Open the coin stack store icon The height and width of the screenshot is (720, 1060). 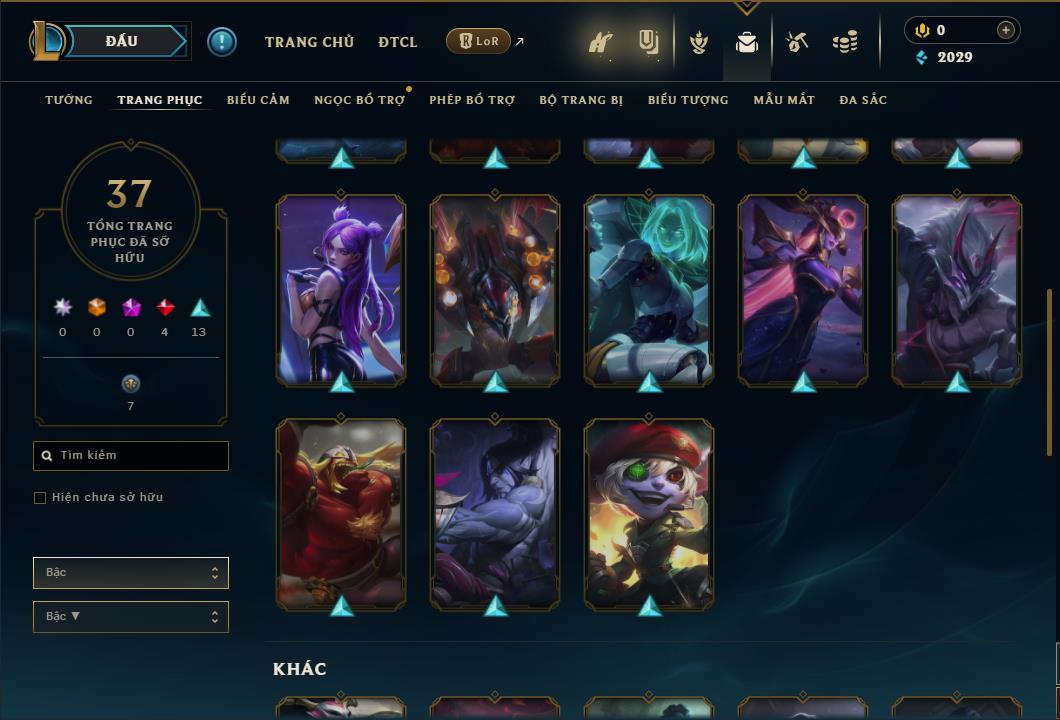coord(845,42)
